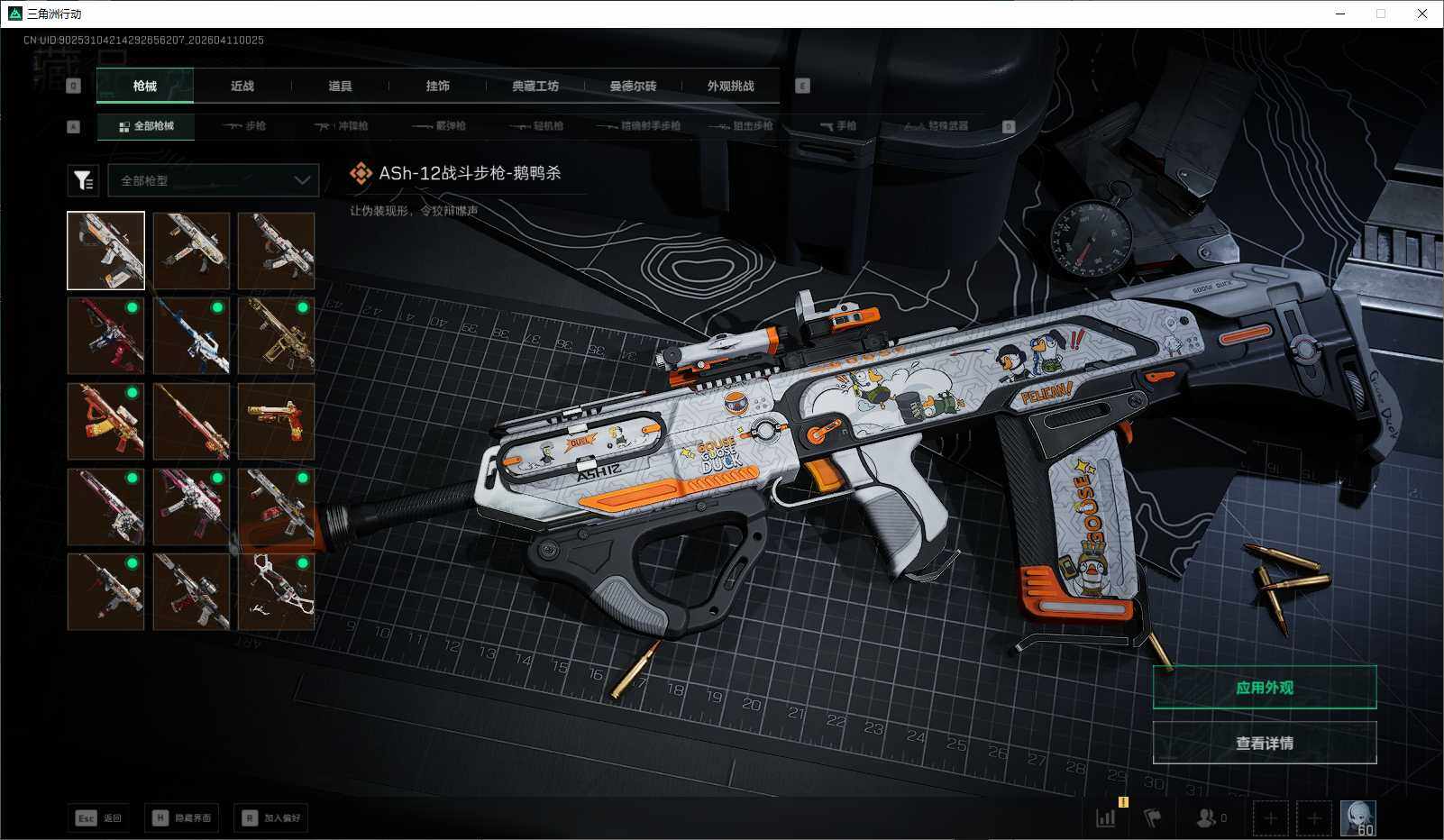The width and height of the screenshot is (1444, 840).
Task: Open the filter funnel icon
Action: click(83, 180)
